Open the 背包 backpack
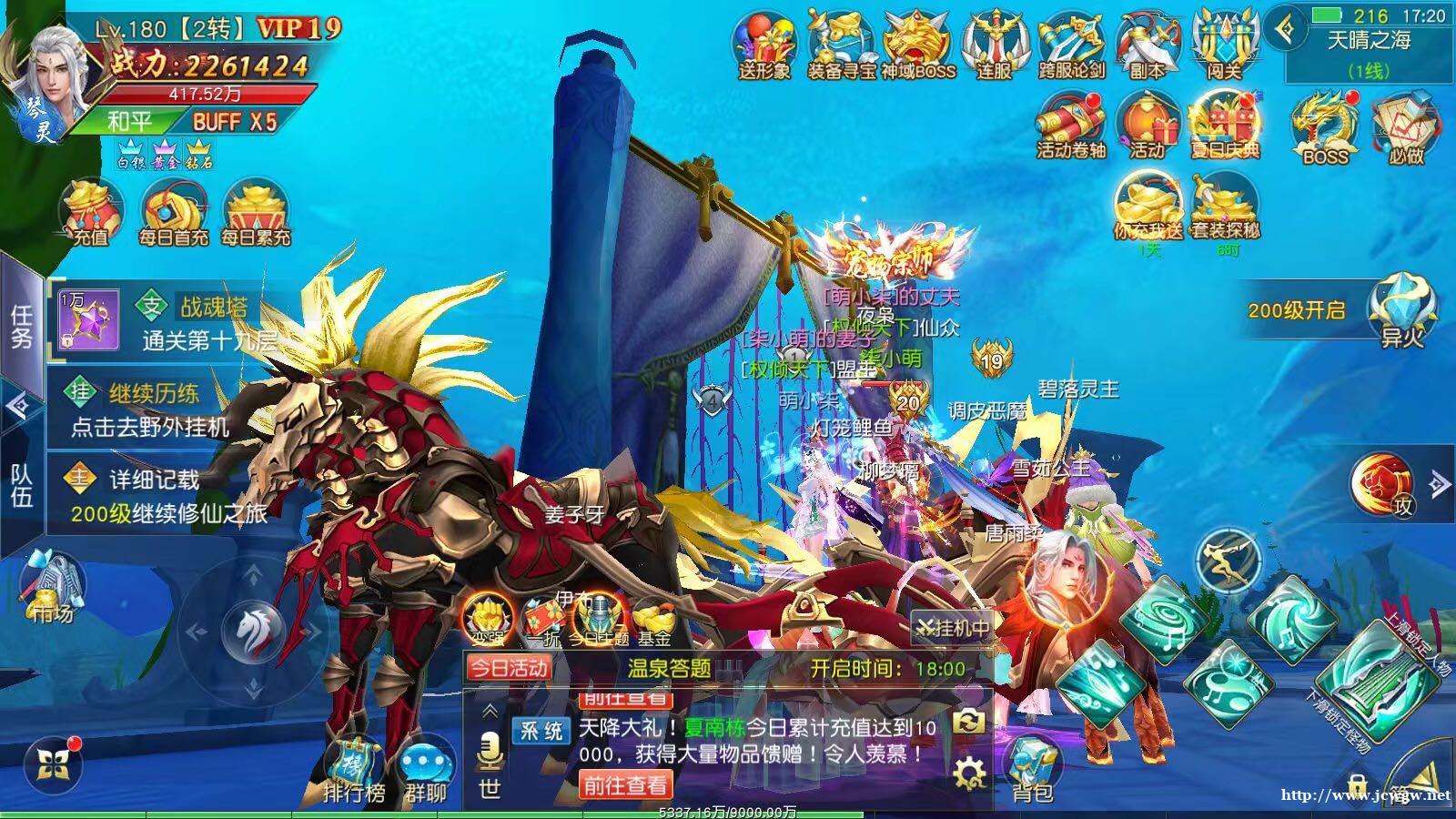The width and height of the screenshot is (1456, 819). click(1033, 771)
